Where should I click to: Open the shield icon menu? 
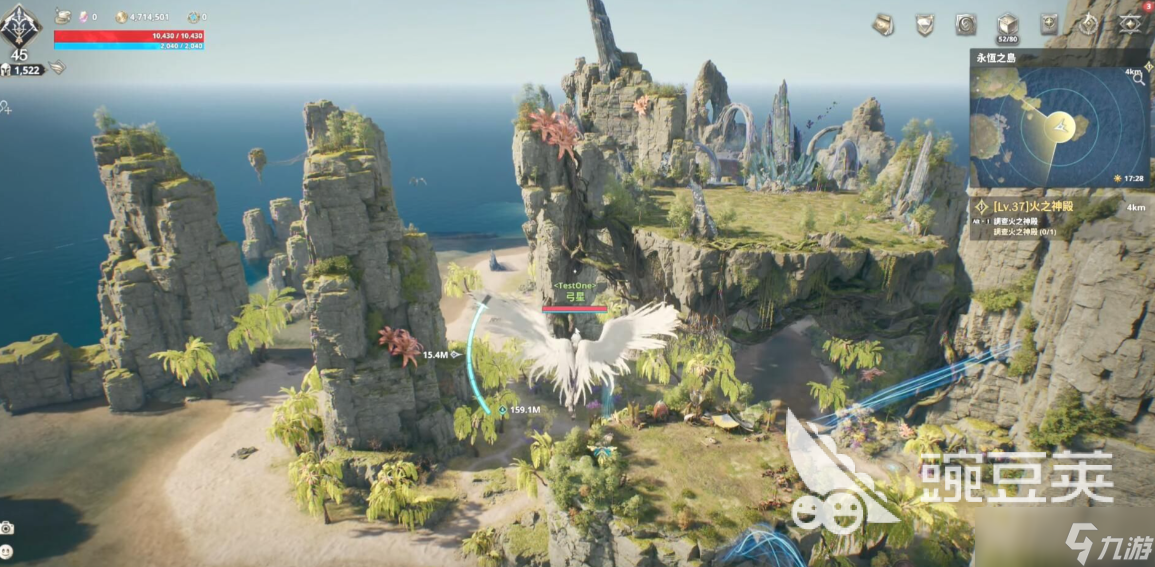(925, 24)
